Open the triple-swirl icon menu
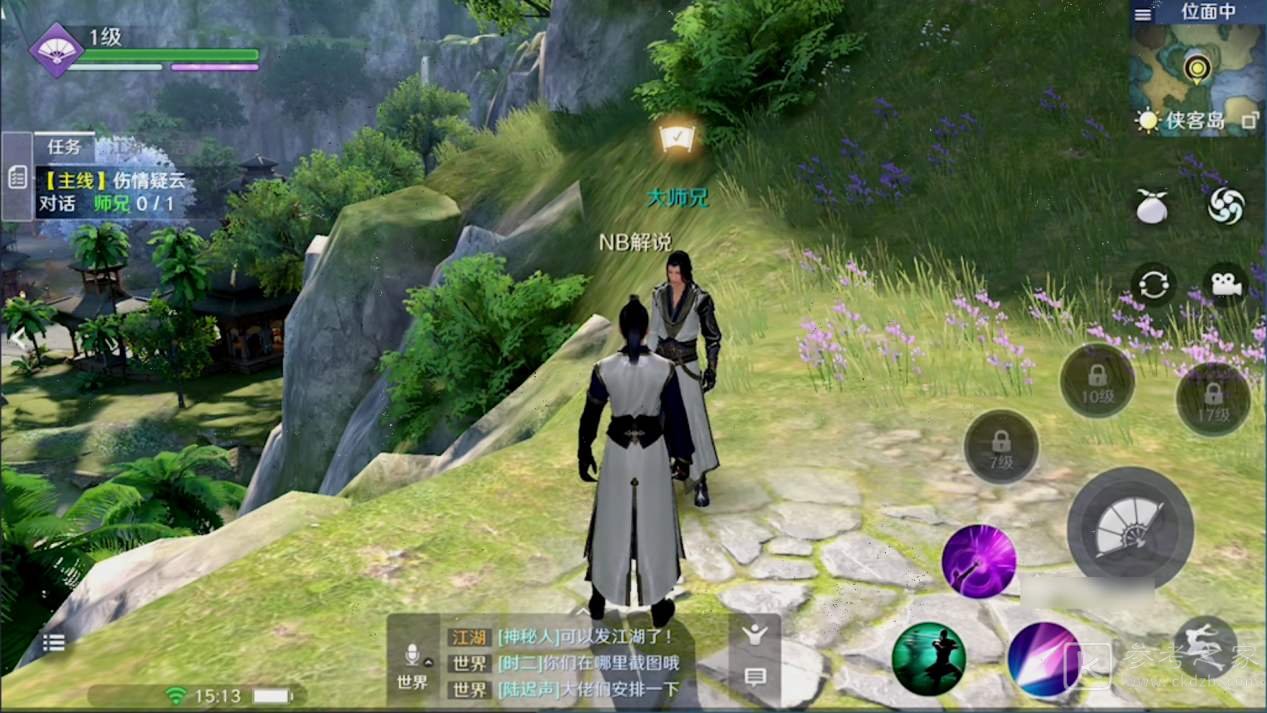Screen dimensions: 1267x713 (1226, 206)
